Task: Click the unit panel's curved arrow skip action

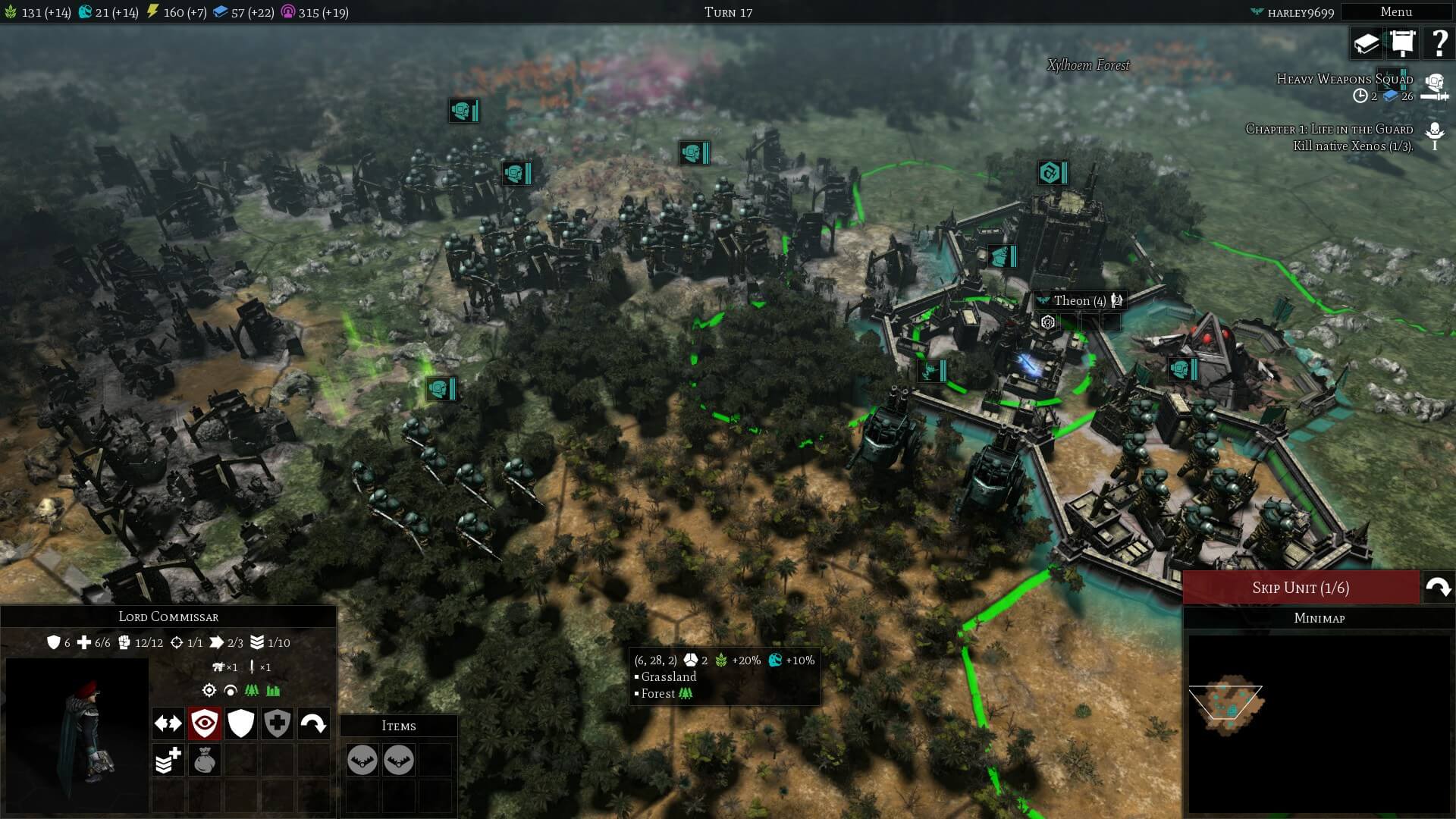Action: coord(314,723)
